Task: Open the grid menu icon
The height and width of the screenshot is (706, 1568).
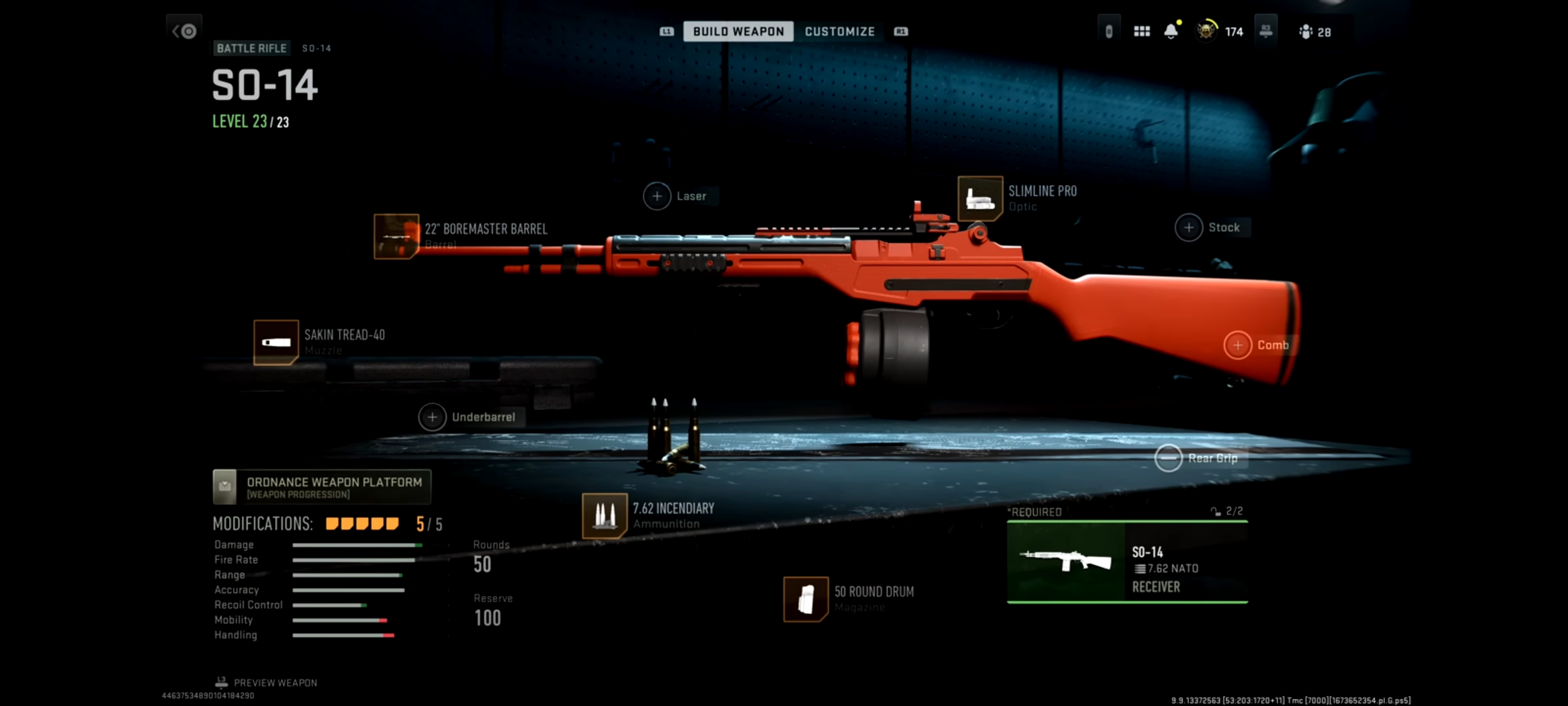Action: coord(1141,31)
